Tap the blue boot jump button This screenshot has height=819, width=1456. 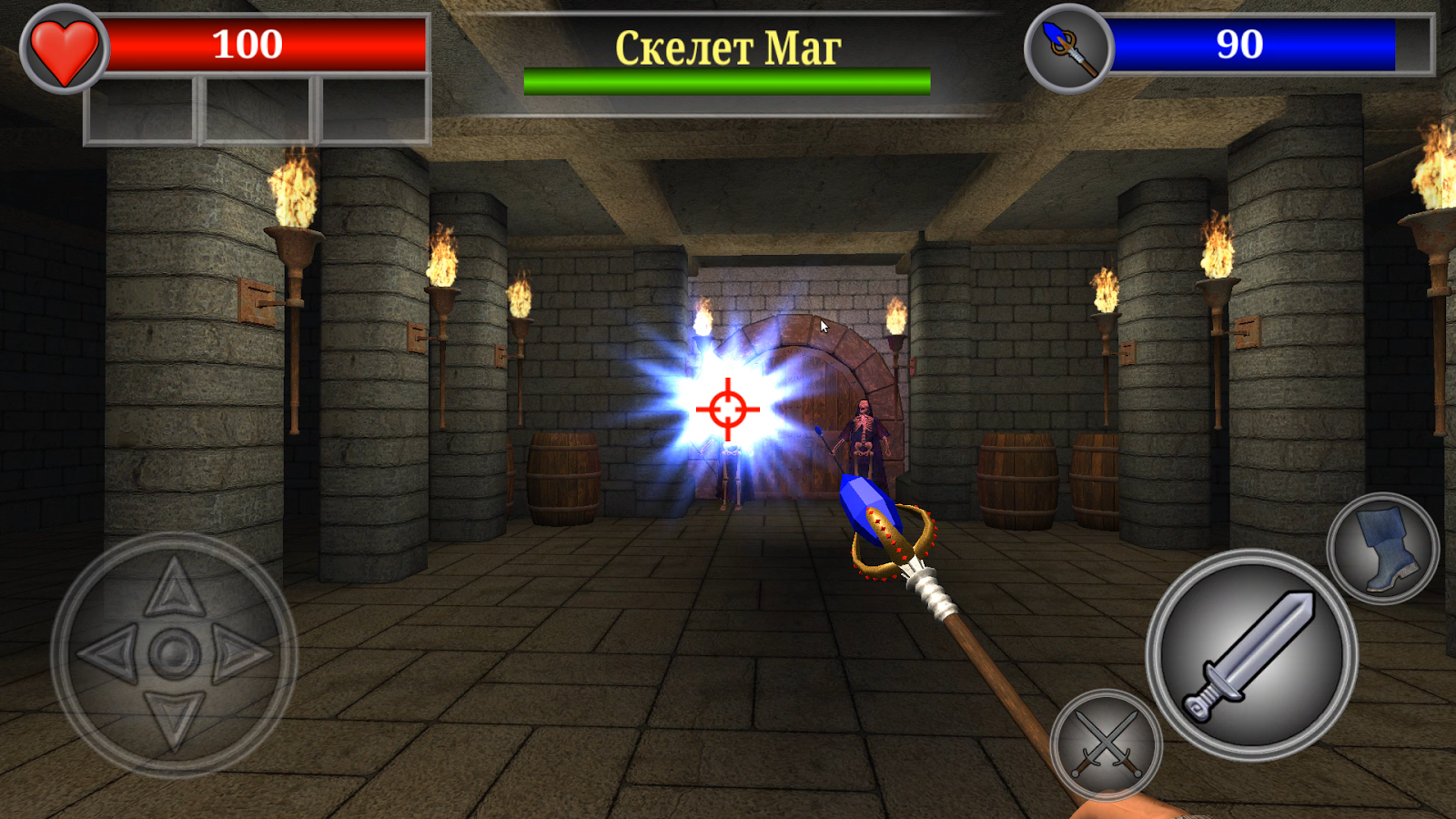[x=1382, y=549]
